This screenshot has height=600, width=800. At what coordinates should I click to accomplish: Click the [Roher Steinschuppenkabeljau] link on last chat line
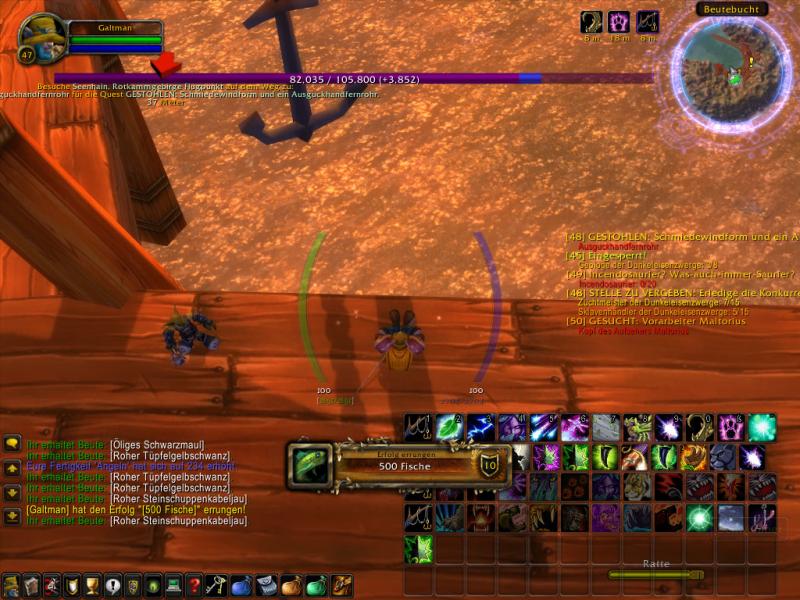[x=178, y=520]
